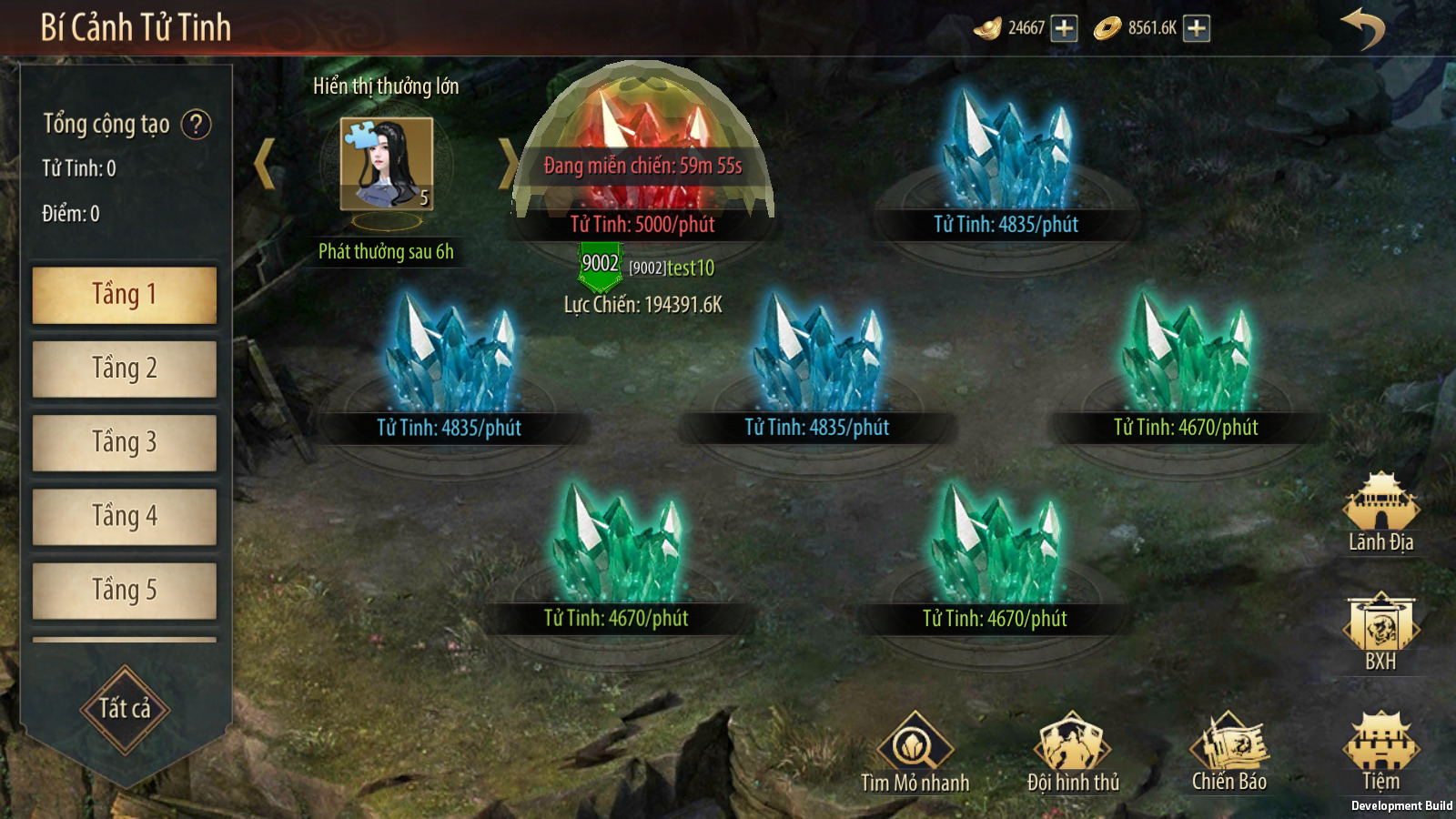
Task: Select the Tất cả filter button
Action: [125, 709]
